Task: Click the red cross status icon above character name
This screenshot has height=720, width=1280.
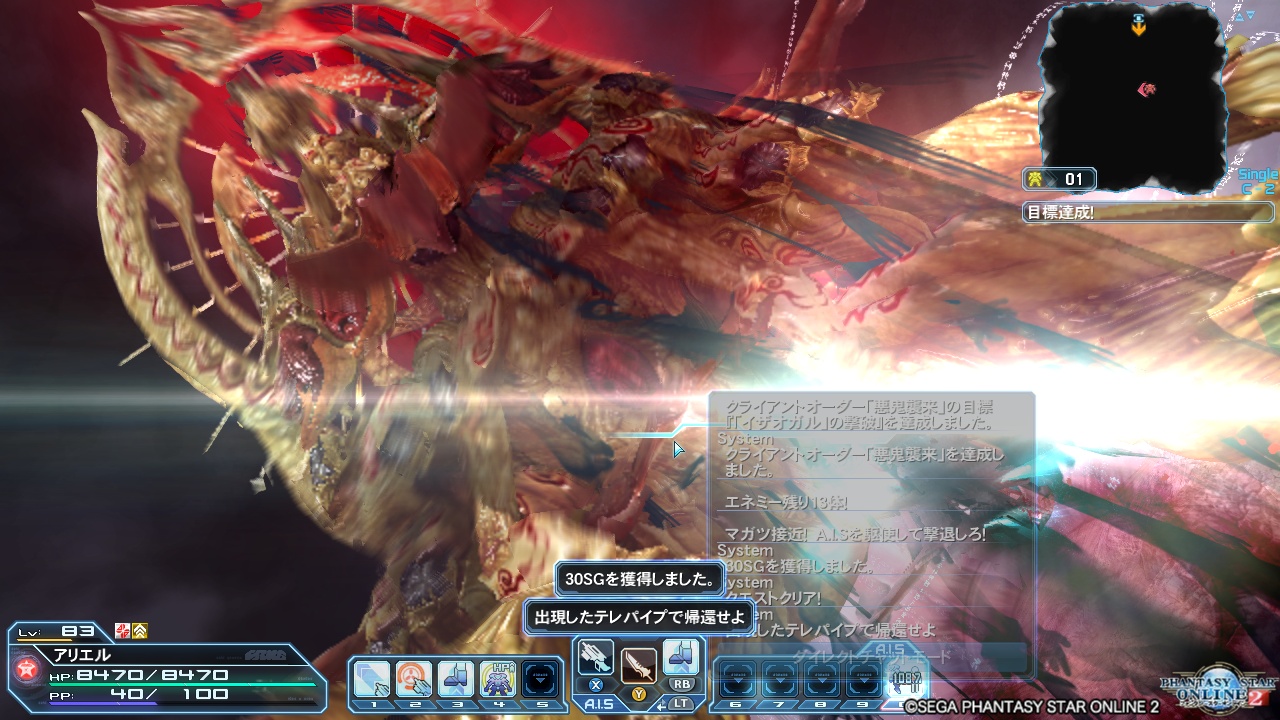Action: [122, 632]
